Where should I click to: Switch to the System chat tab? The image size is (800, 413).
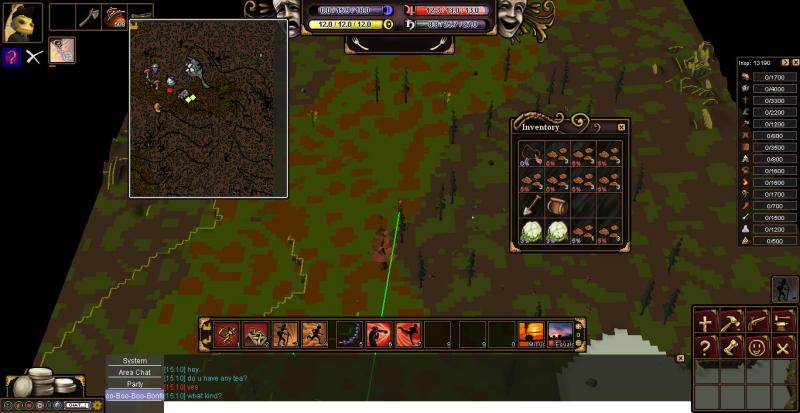pos(135,360)
